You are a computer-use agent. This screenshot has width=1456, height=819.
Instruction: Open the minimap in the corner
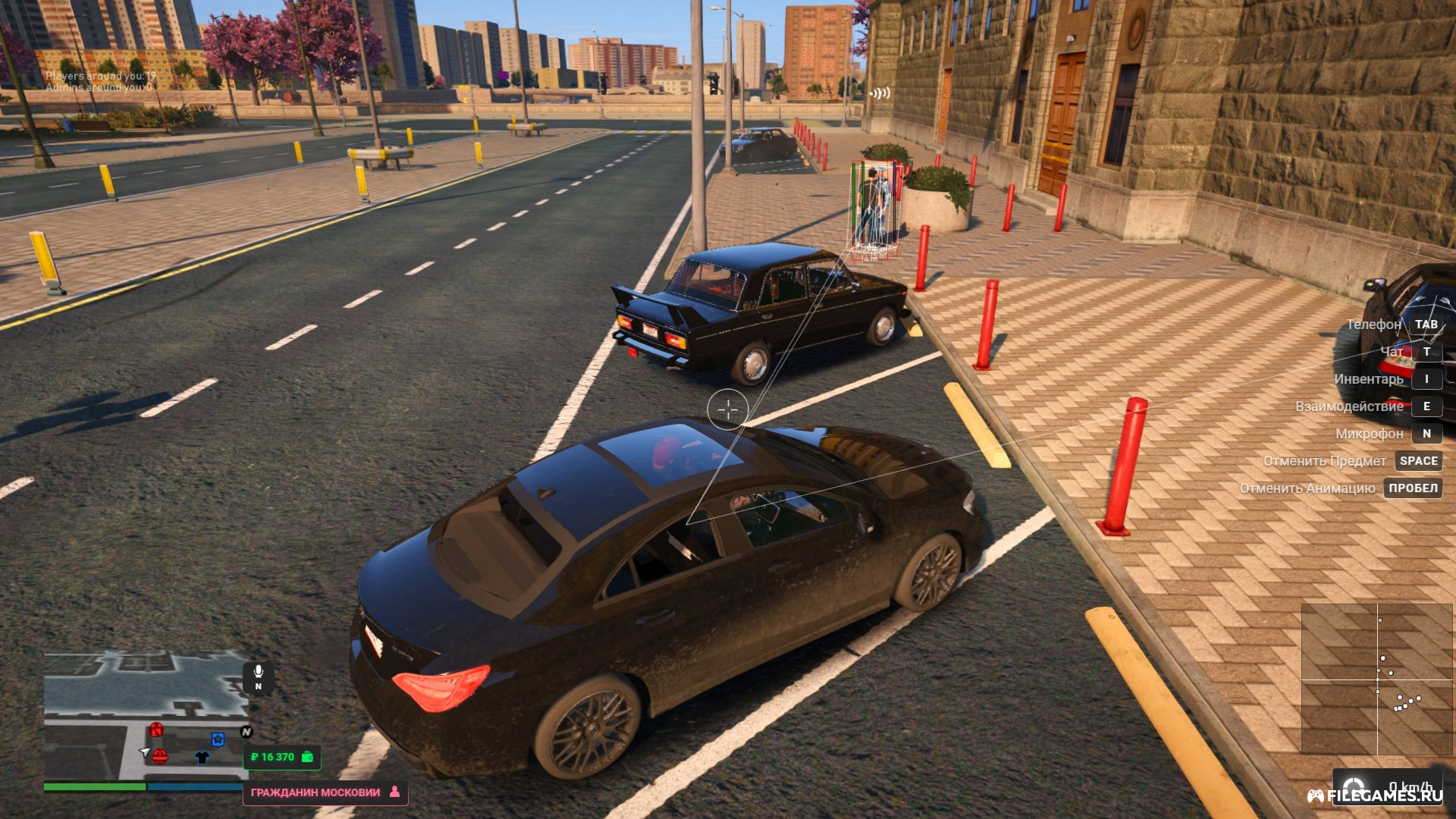pyautogui.click(x=144, y=717)
